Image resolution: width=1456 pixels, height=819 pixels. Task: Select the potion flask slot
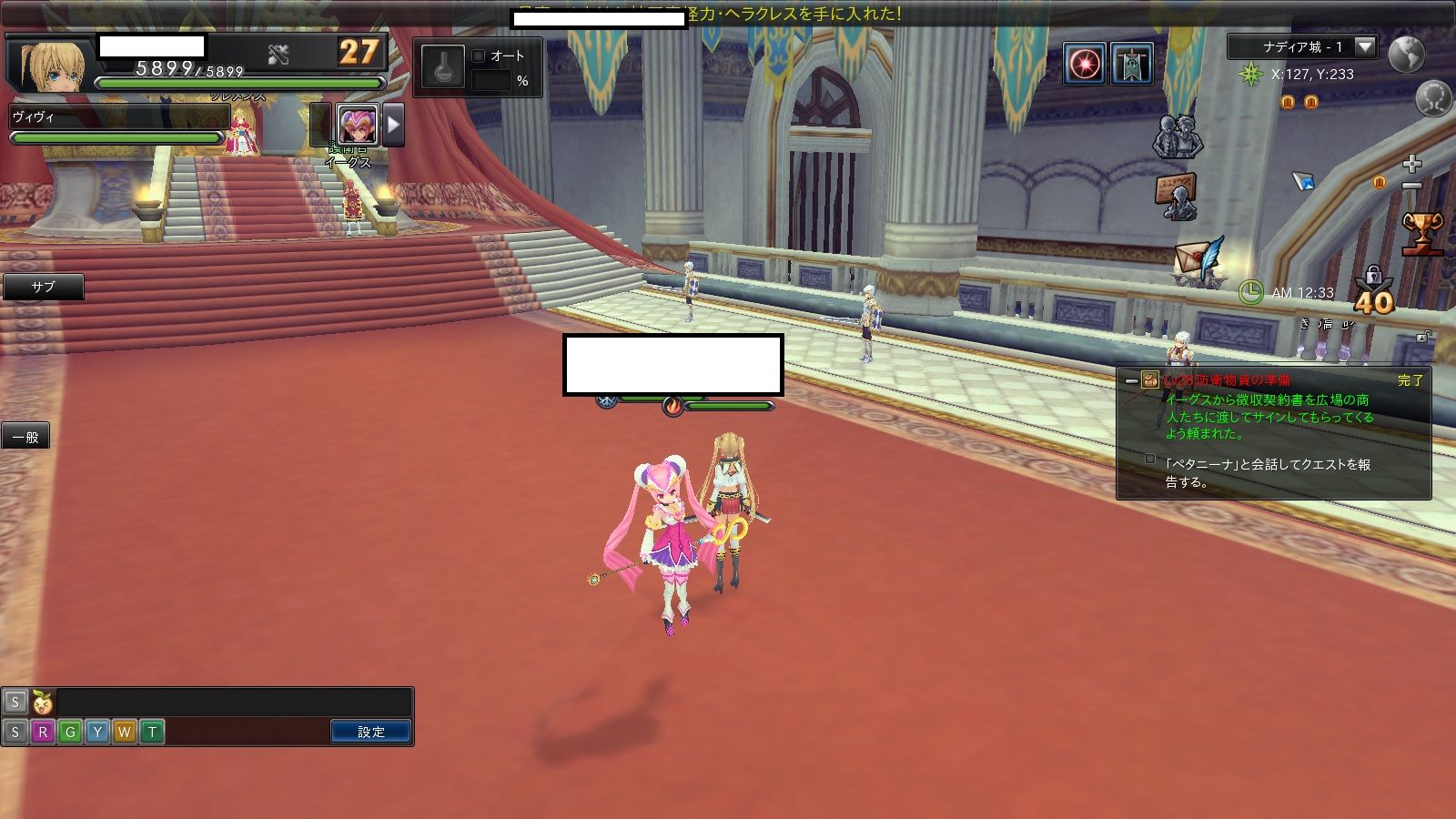pyautogui.click(x=443, y=67)
